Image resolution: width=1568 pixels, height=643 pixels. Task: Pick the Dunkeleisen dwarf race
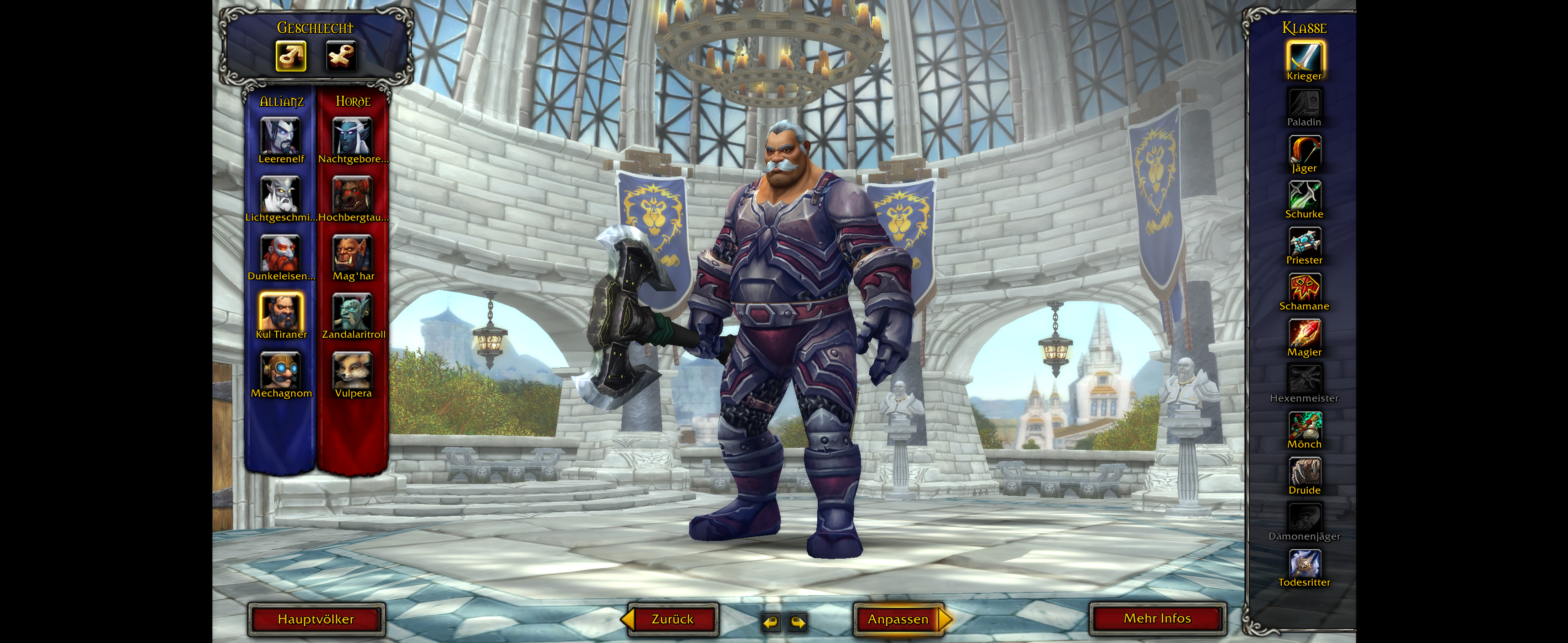click(x=281, y=253)
